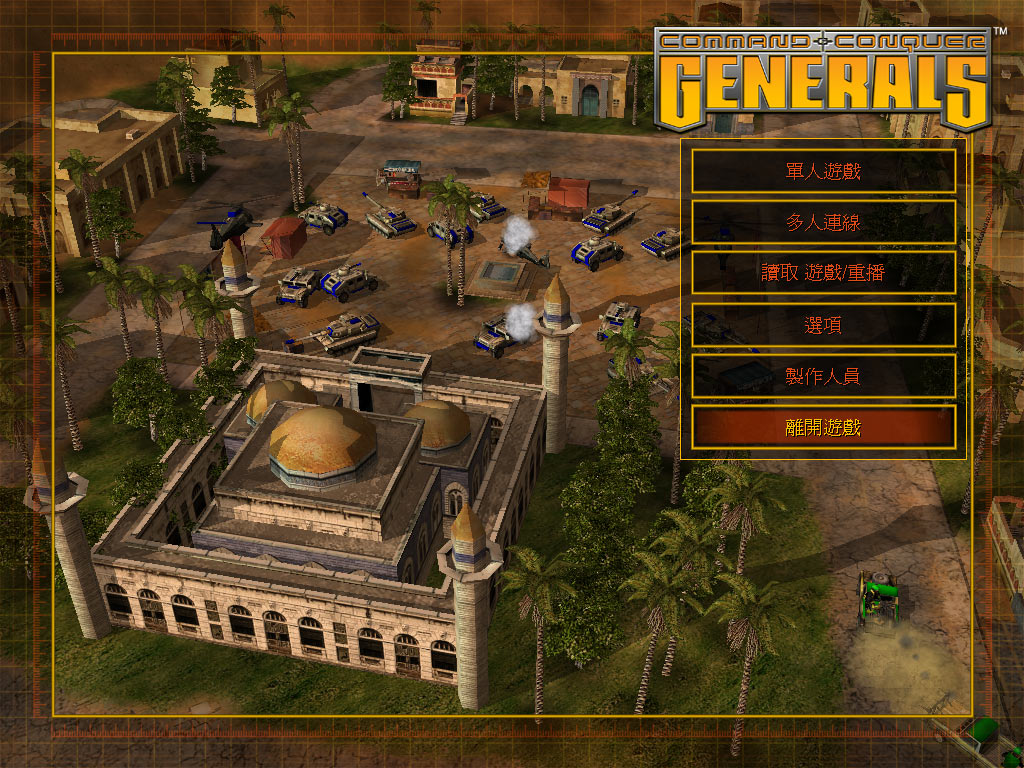Choose 讀取 遊戲/重播 load game entry
Screen dimensions: 1024x768
pyautogui.click(x=823, y=273)
